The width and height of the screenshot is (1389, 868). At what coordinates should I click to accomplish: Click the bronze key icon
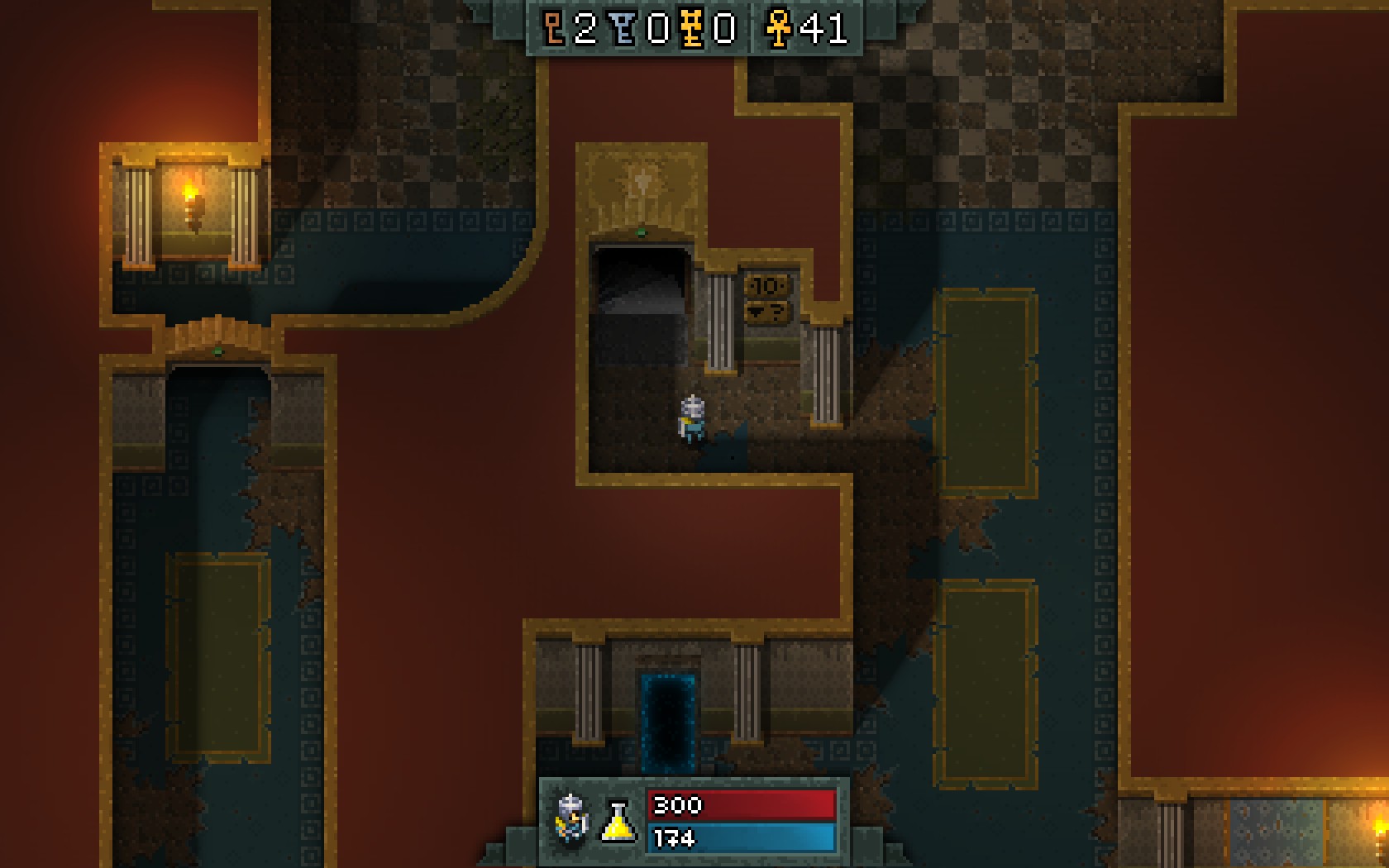554,30
